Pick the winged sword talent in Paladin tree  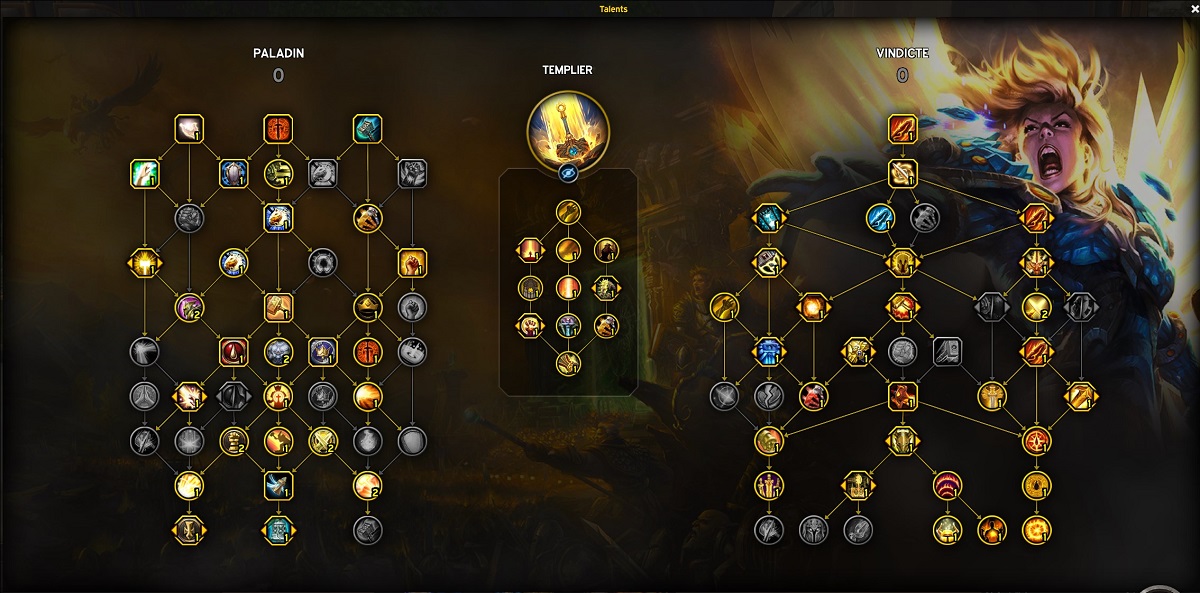tap(278, 485)
